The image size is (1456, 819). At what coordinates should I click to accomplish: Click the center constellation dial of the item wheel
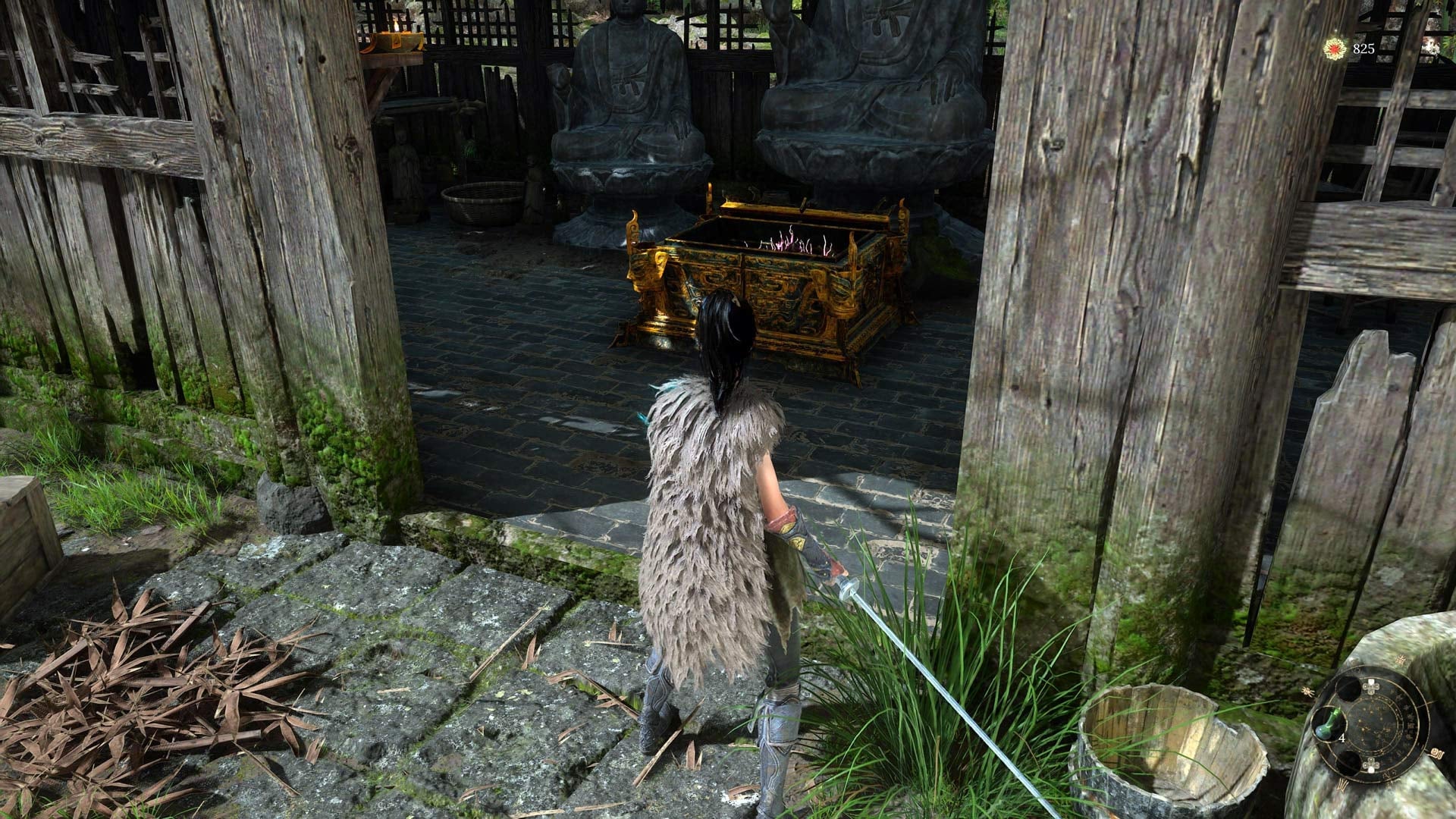(1375, 725)
